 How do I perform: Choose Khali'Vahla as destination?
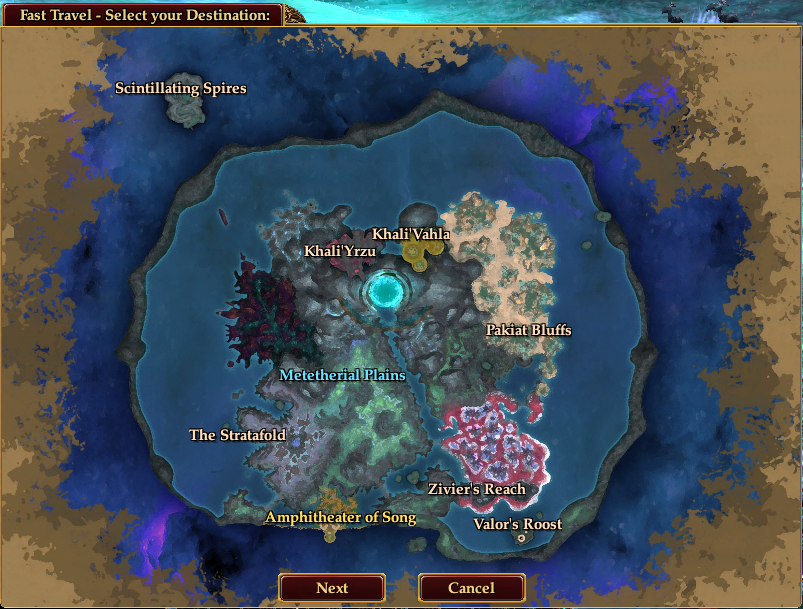(x=411, y=234)
